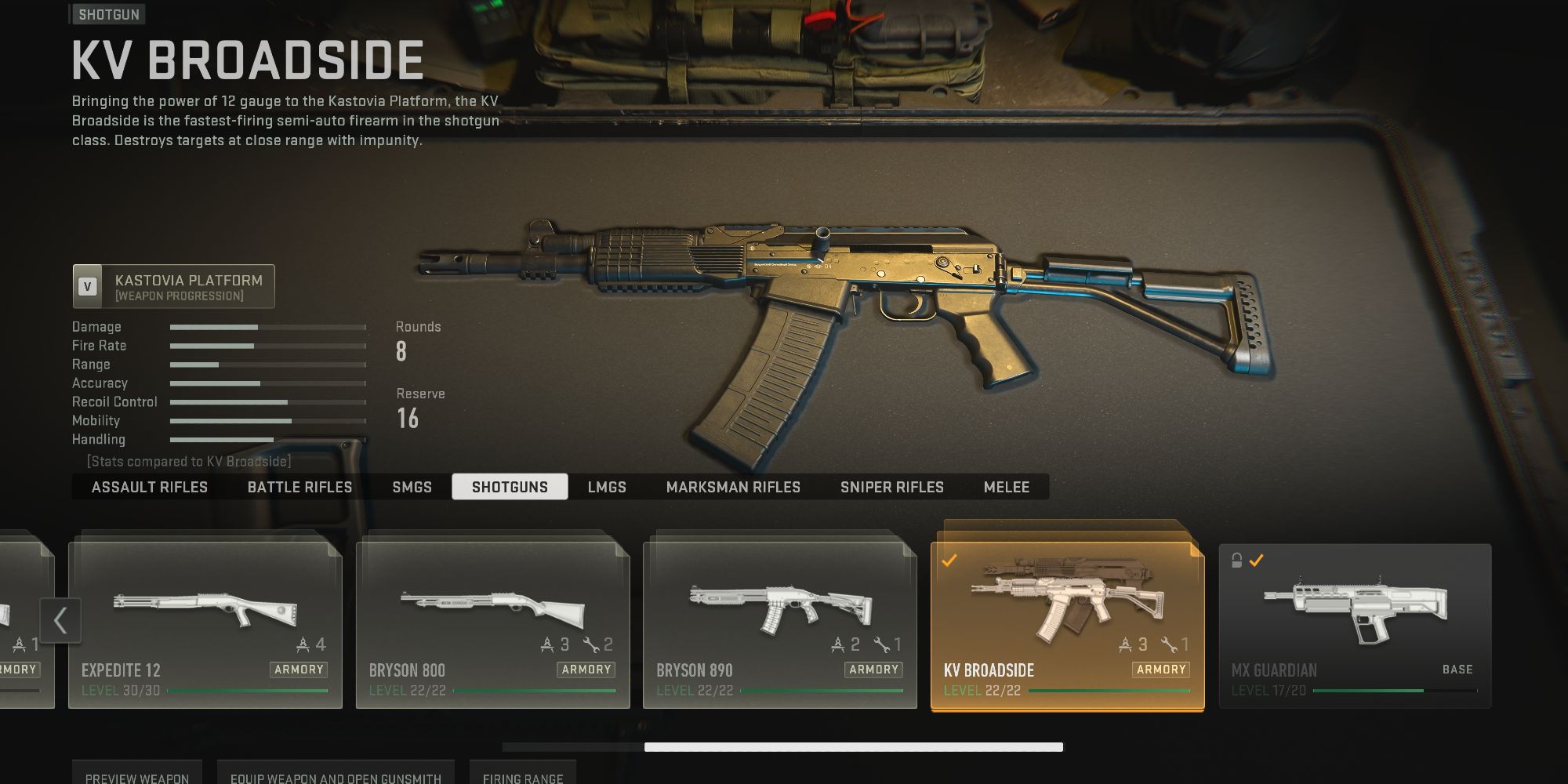This screenshot has width=1568, height=784.
Task: Open the Sniper Rifles tab
Action: click(x=892, y=487)
